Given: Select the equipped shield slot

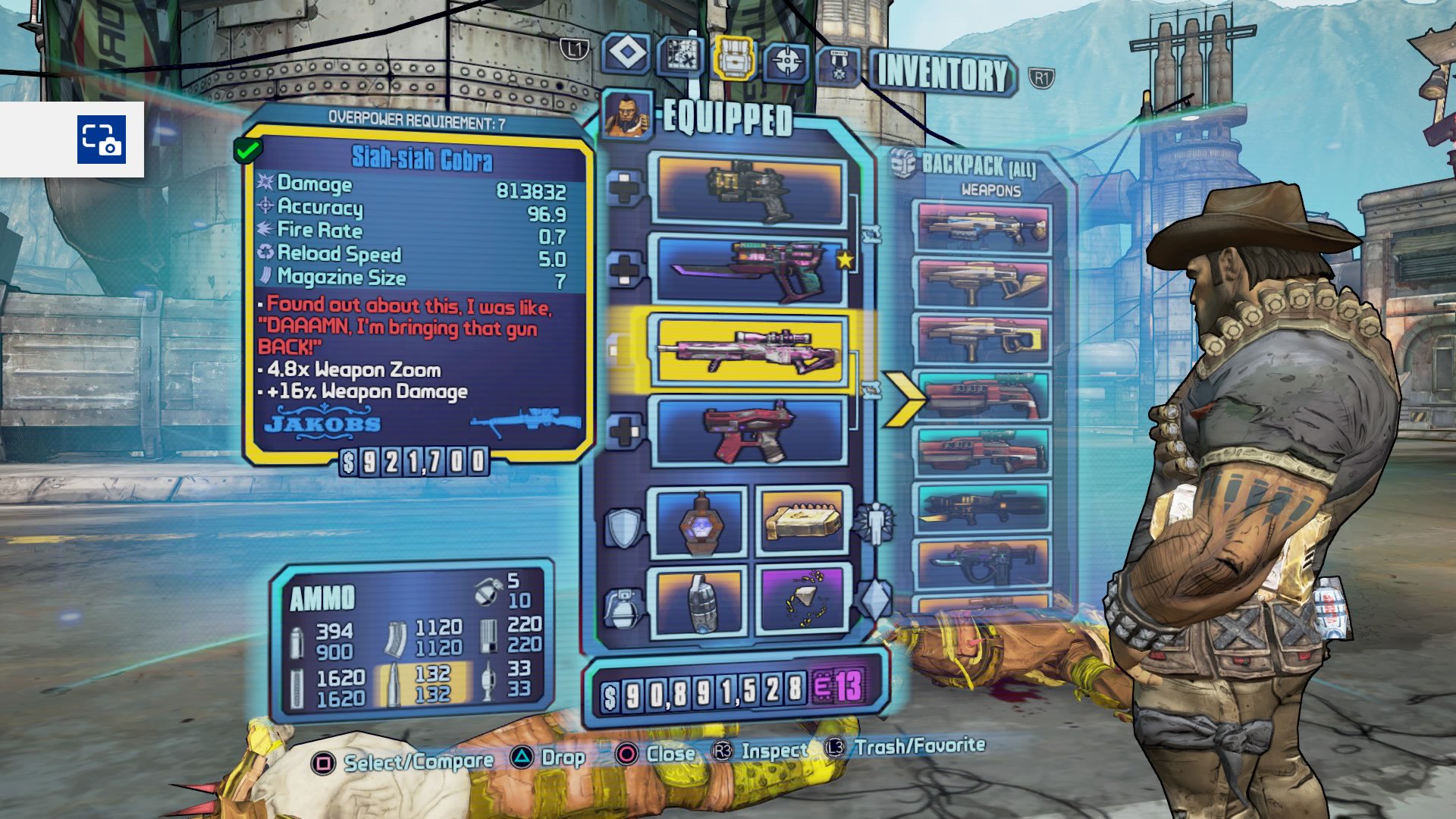Looking at the screenshot, I should pos(698,523).
